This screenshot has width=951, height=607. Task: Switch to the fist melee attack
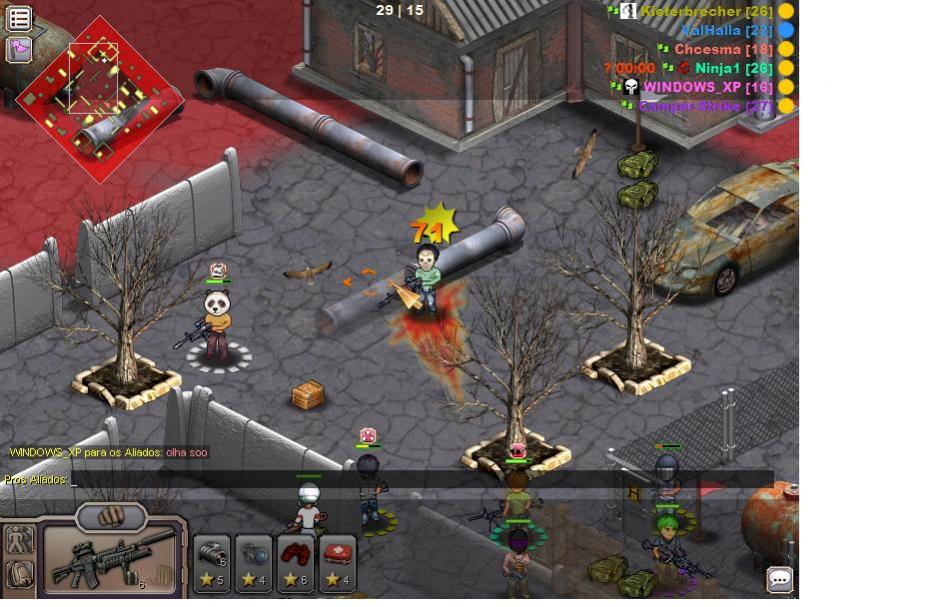(112, 516)
